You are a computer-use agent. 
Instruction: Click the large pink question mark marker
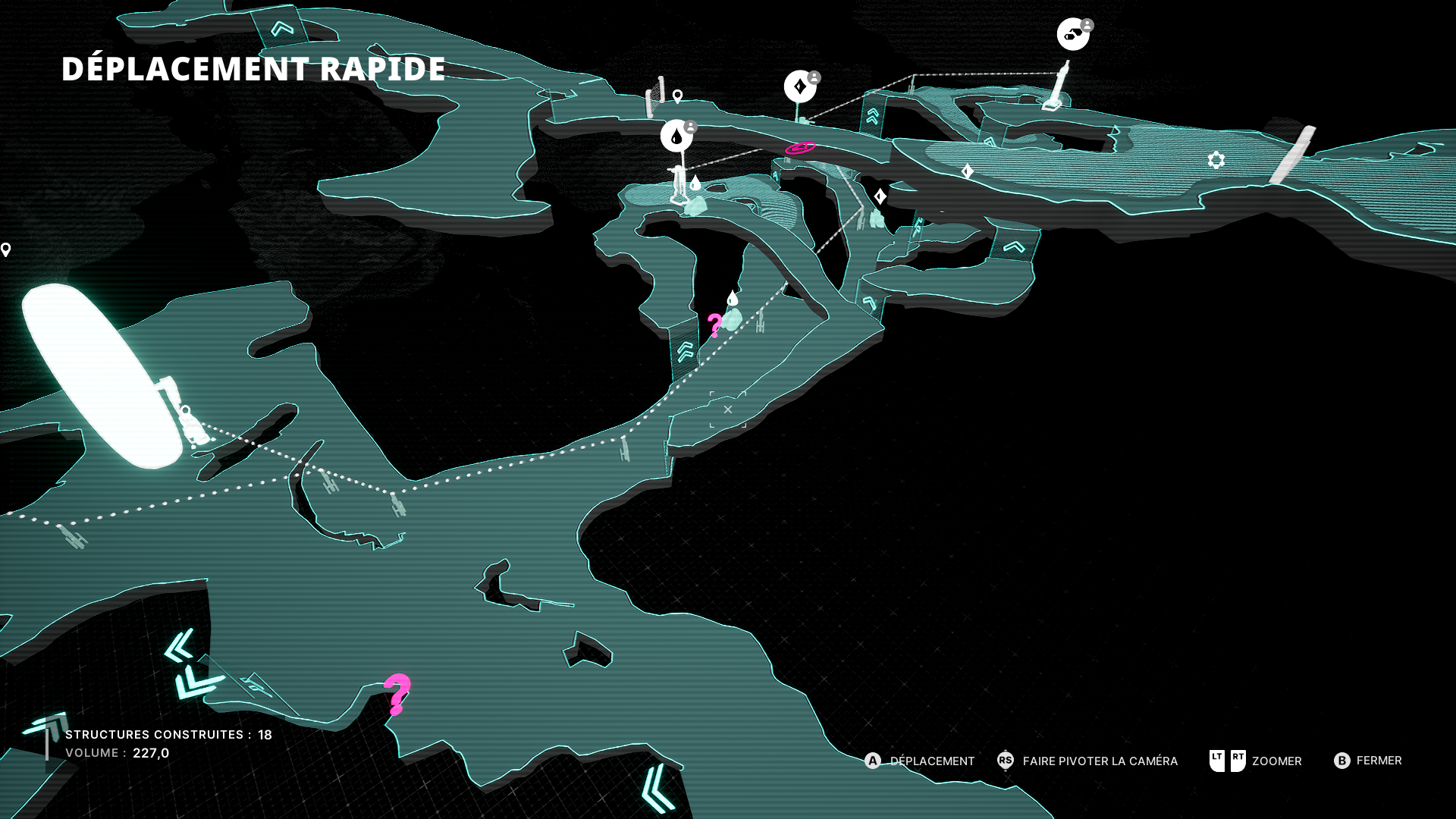coord(397,693)
